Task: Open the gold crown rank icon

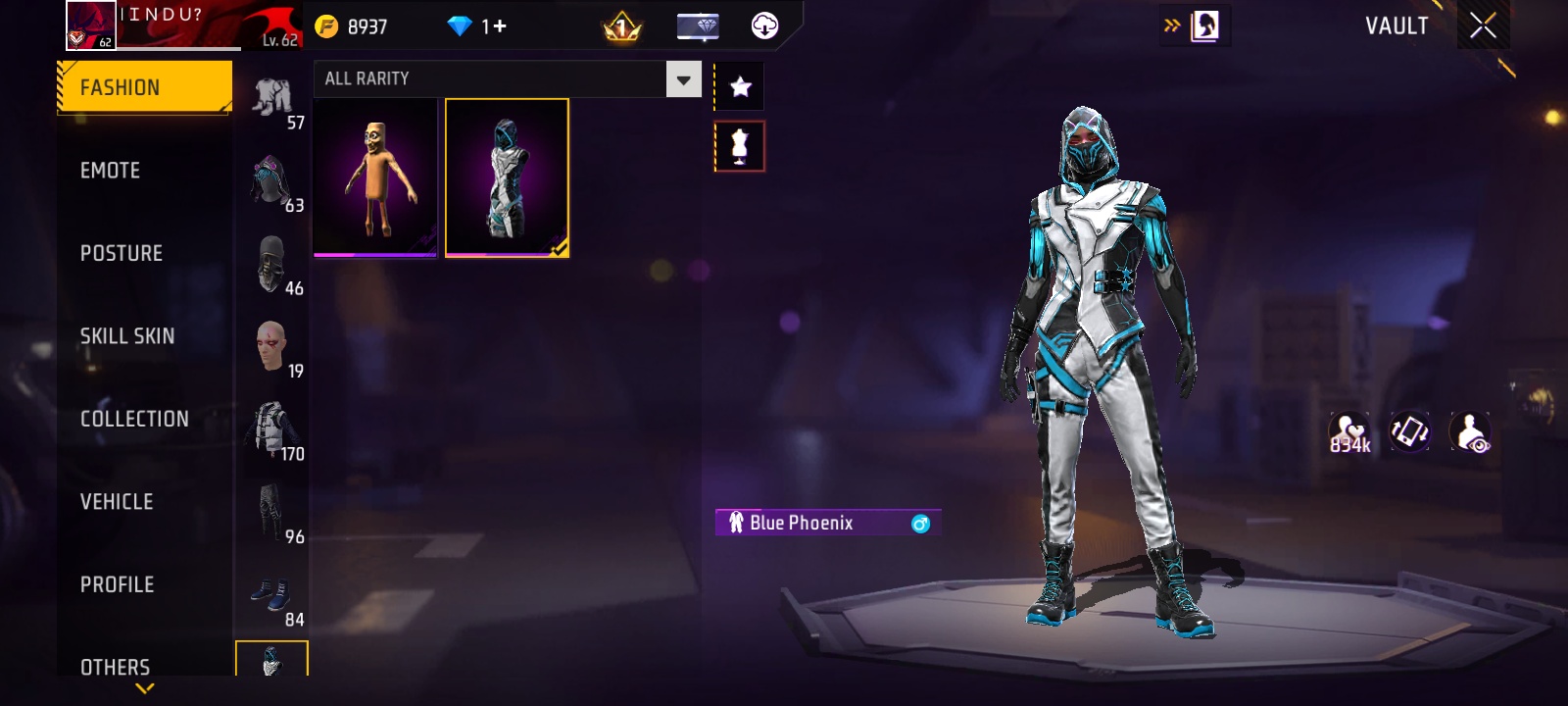Action: pos(621,27)
